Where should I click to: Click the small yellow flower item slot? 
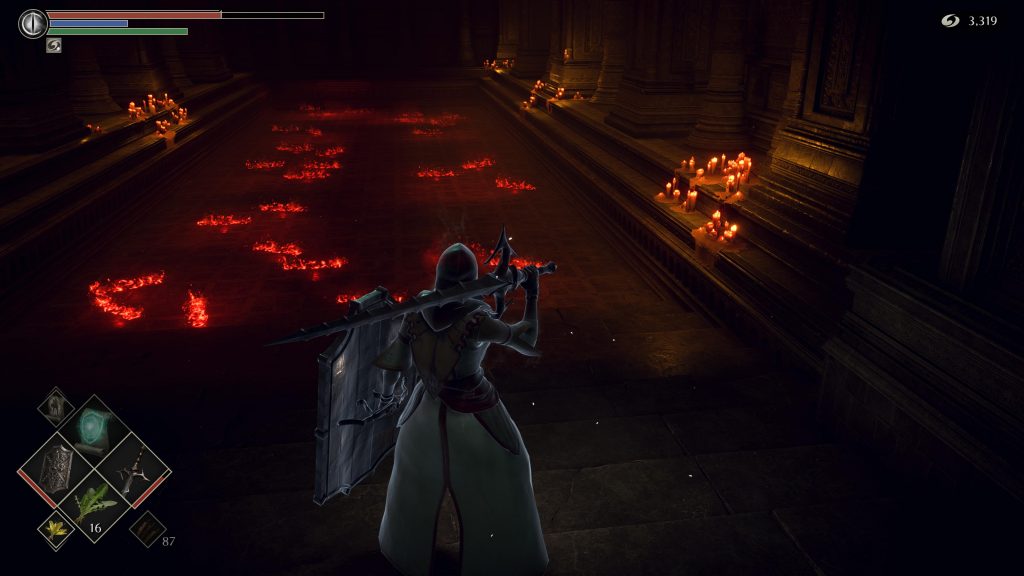coord(56,530)
